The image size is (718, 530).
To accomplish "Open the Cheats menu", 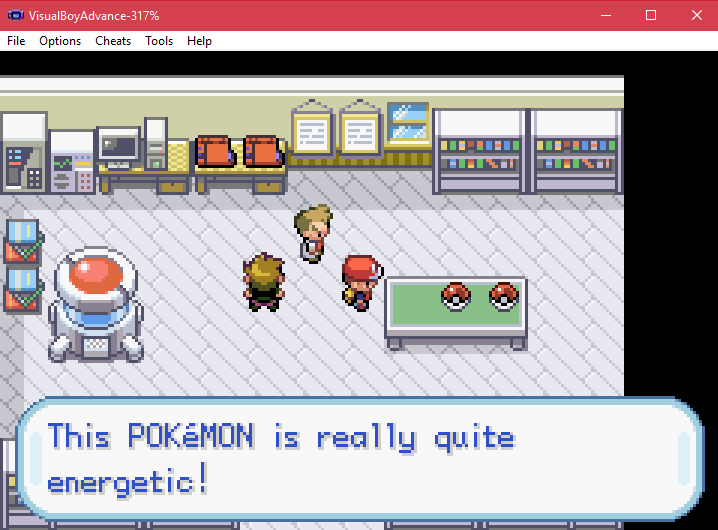I will (113, 41).
